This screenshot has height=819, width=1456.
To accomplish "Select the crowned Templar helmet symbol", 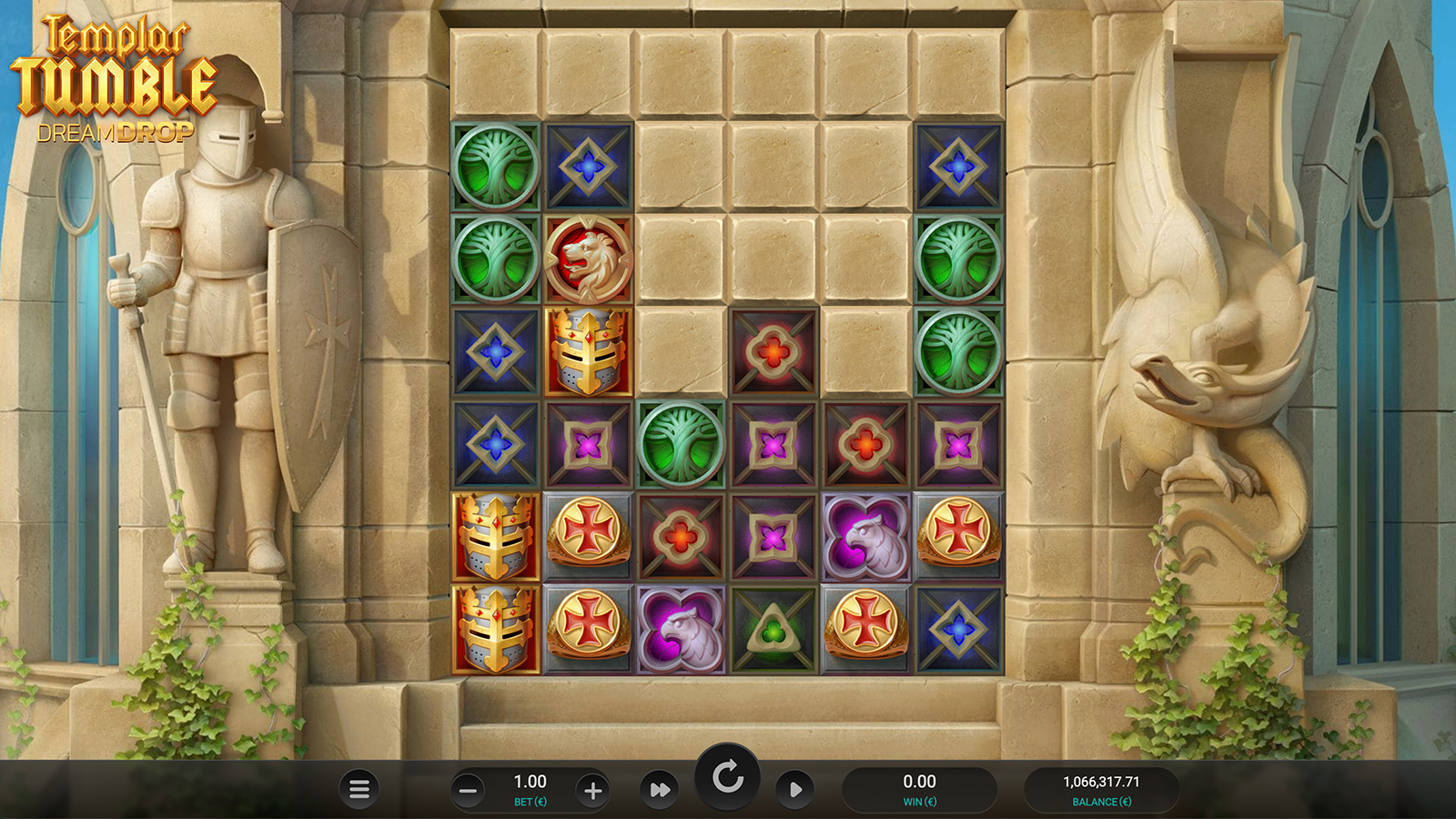I will [x=586, y=355].
